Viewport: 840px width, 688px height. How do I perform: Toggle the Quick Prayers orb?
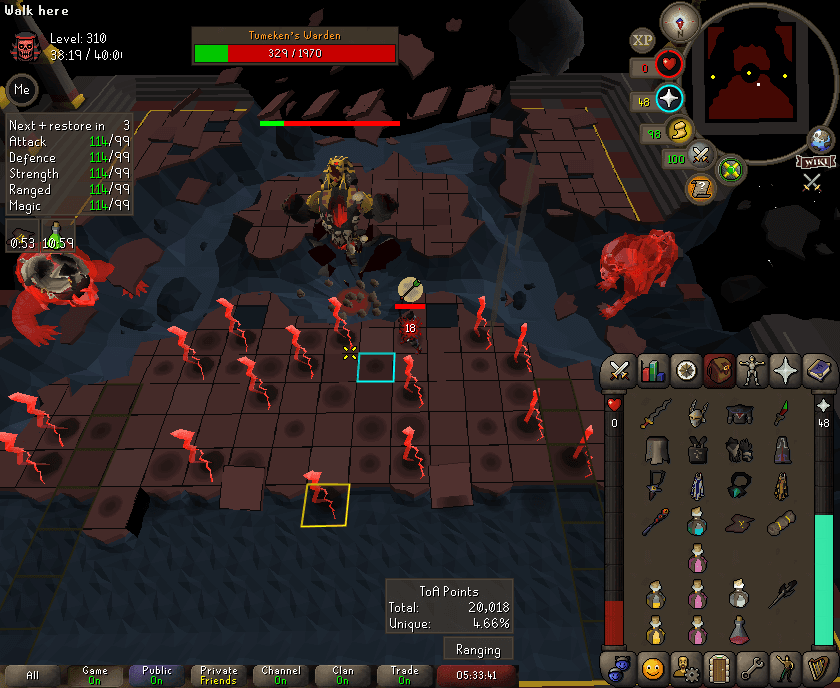pos(669,99)
